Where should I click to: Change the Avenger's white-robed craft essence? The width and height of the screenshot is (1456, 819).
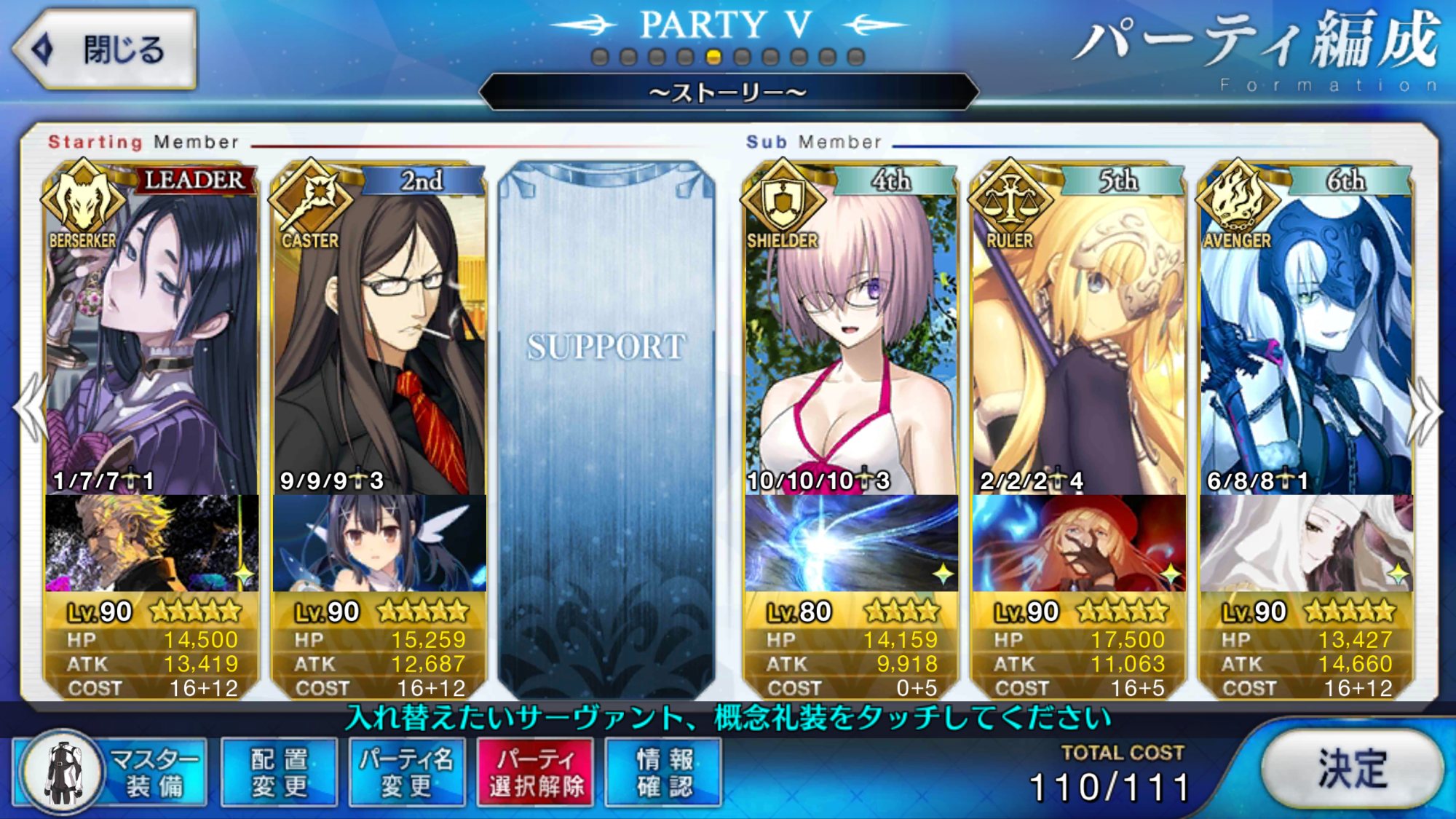(1306, 543)
